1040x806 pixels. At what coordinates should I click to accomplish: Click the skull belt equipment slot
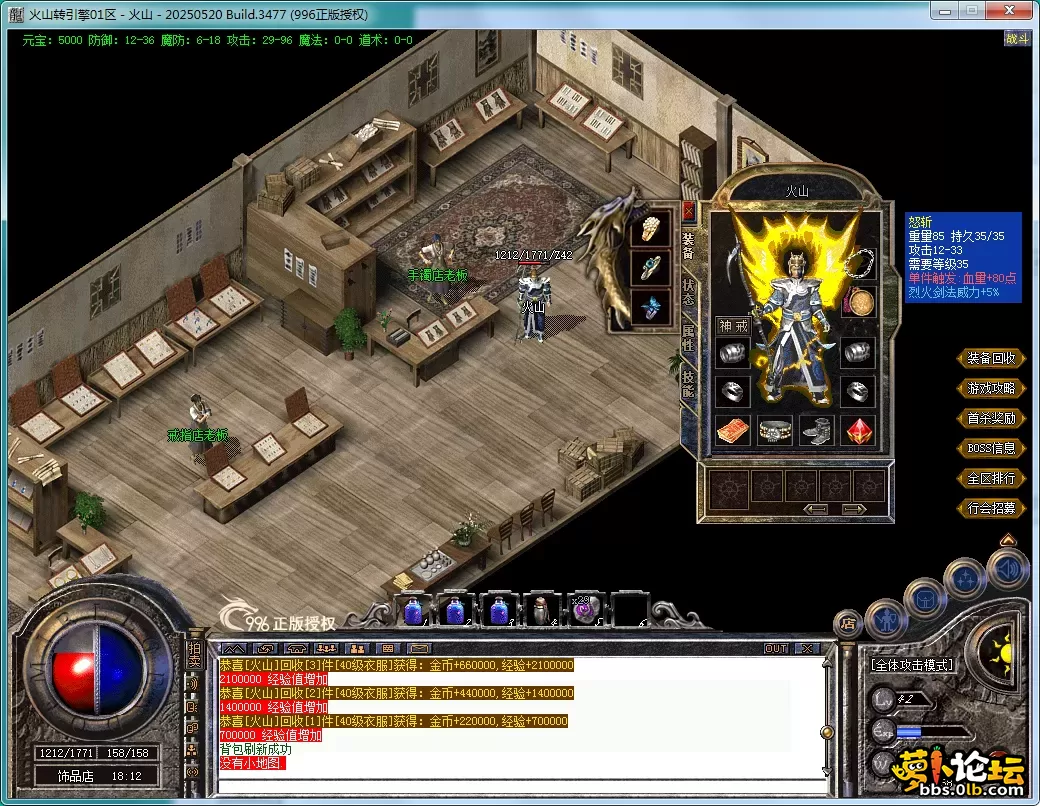775,431
